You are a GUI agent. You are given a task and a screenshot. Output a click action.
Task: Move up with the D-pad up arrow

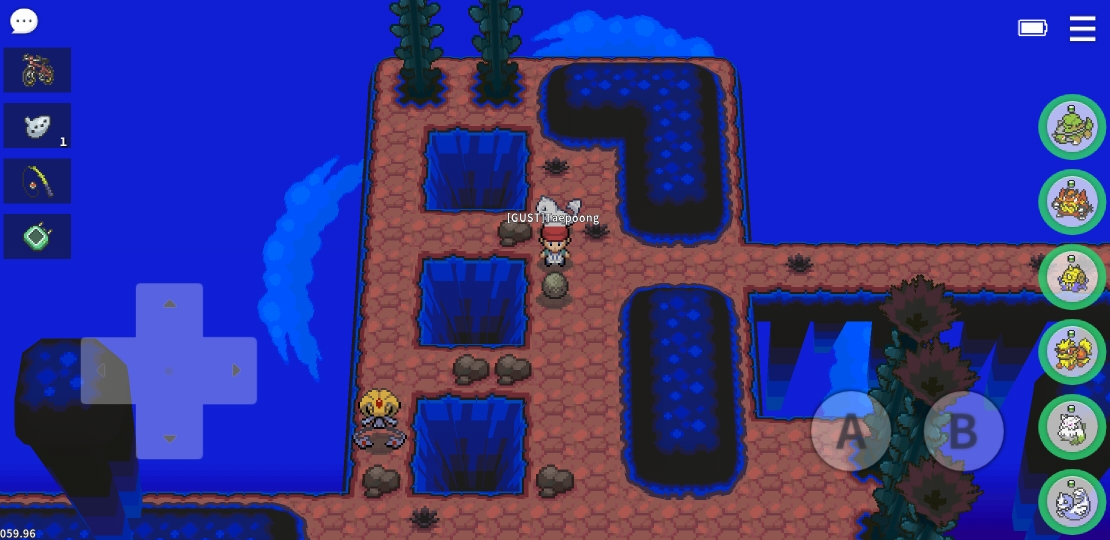[x=169, y=304]
